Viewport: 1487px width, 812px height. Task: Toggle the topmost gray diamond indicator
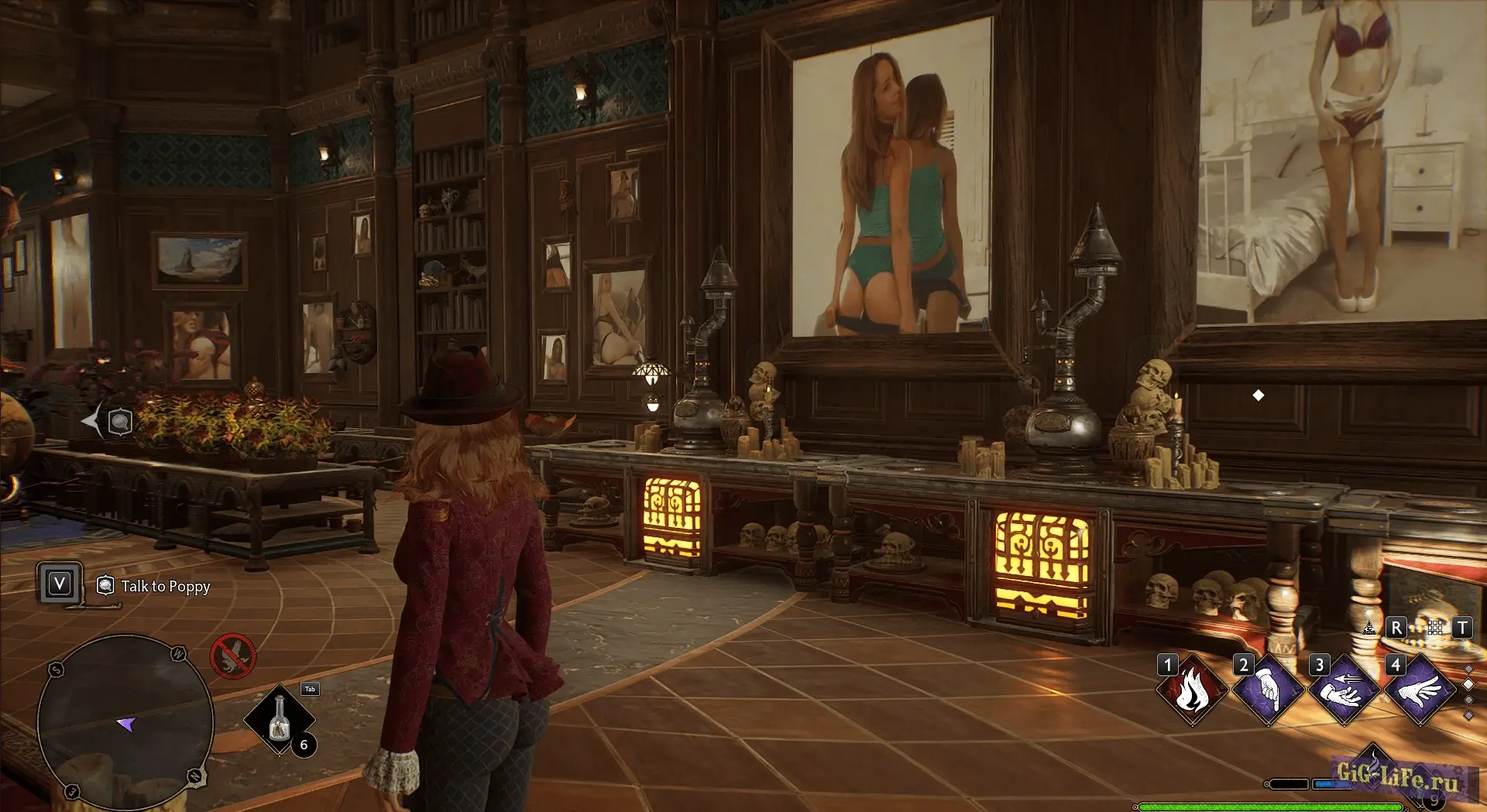1468,668
